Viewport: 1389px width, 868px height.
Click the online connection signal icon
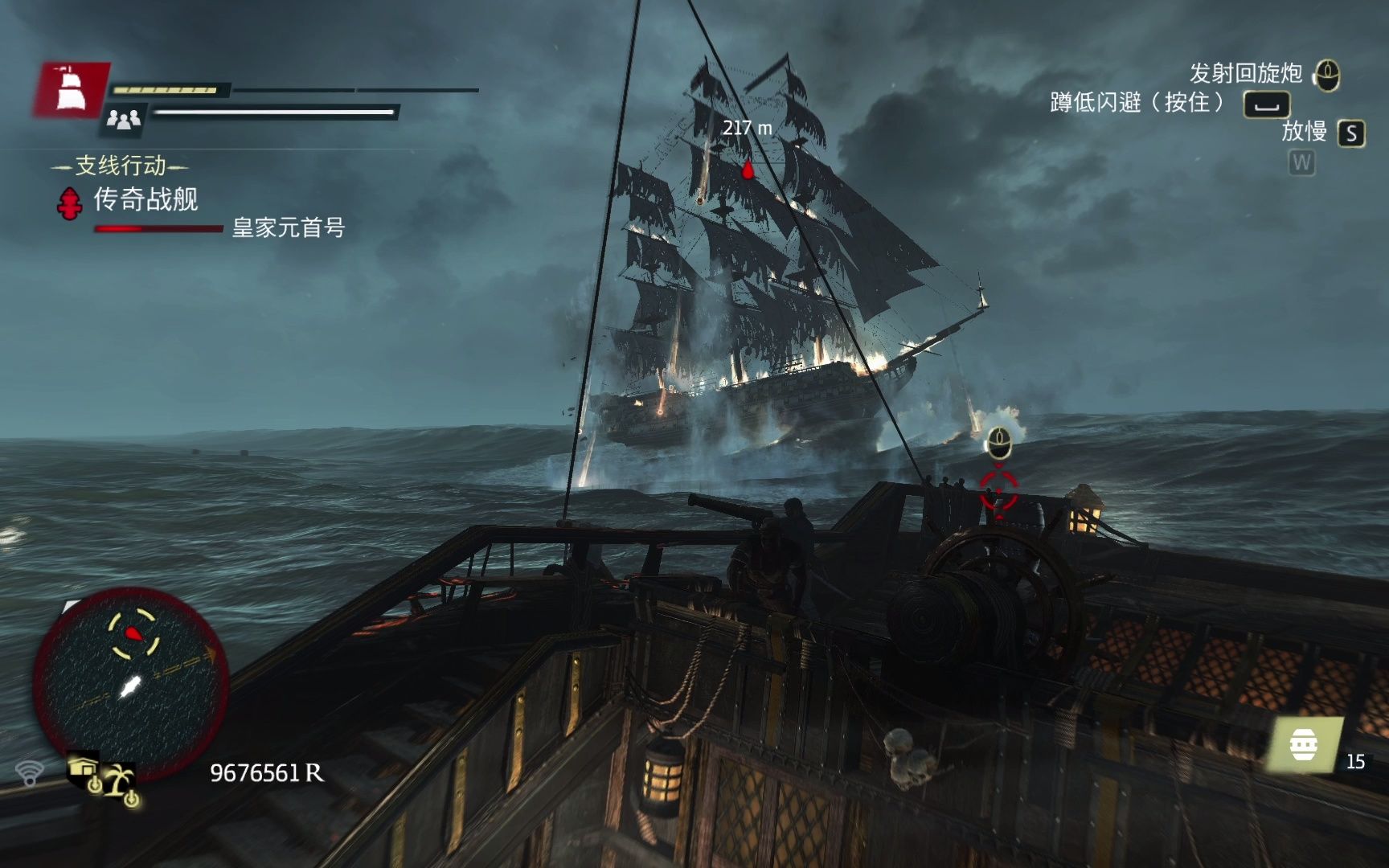point(30,773)
